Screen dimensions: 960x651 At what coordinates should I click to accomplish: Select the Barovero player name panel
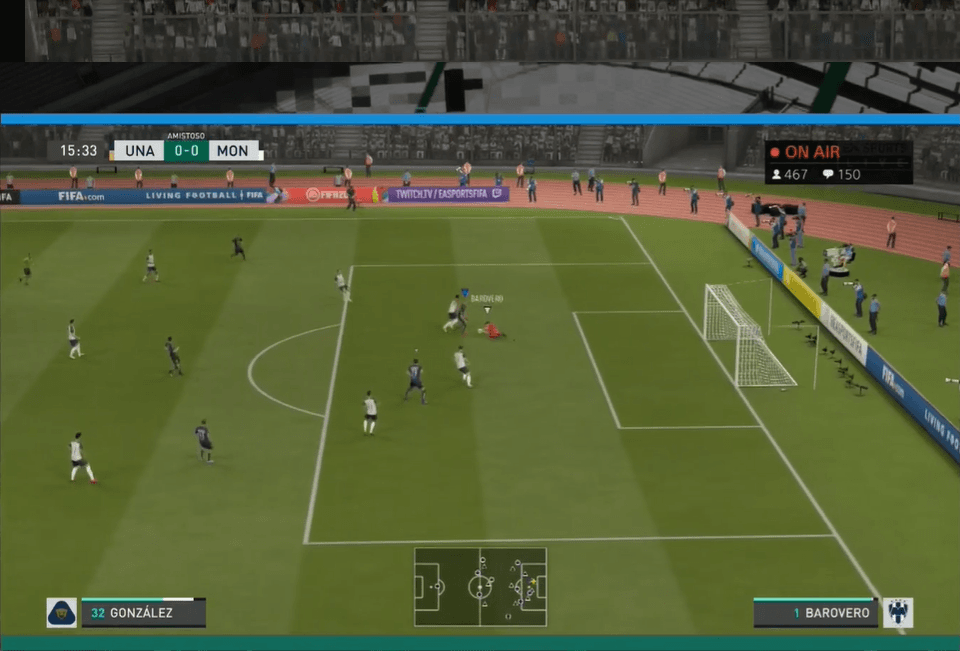pos(815,613)
